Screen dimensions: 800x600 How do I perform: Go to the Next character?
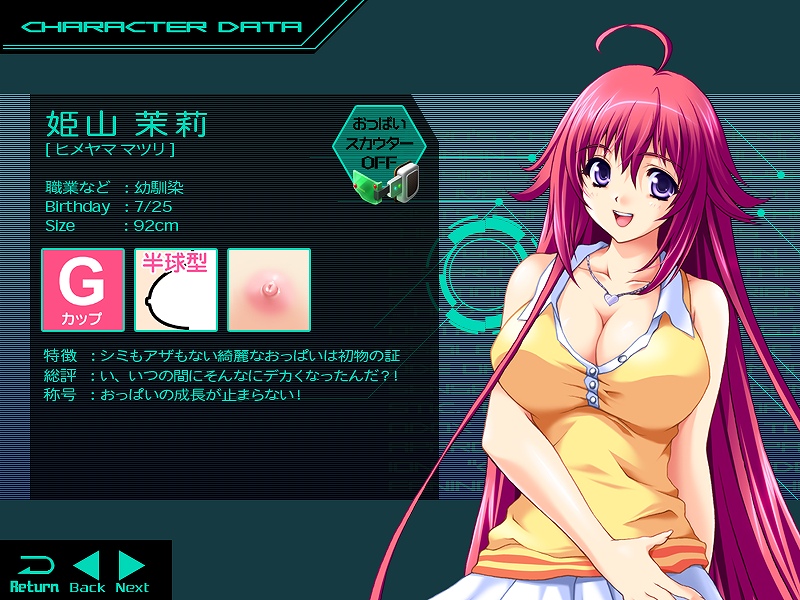click(x=132, y=572)
